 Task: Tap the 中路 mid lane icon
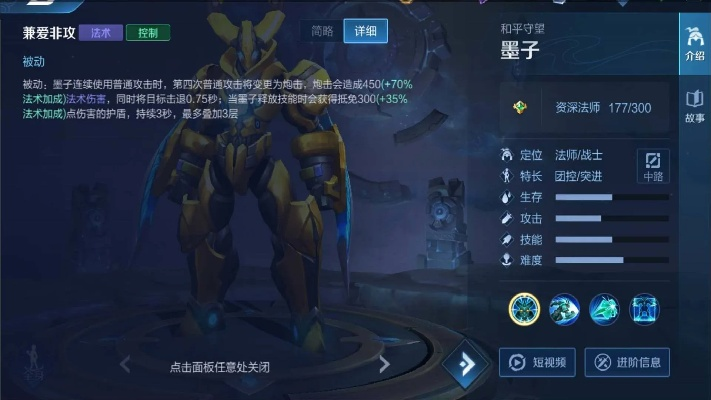[x=653, y=165]
